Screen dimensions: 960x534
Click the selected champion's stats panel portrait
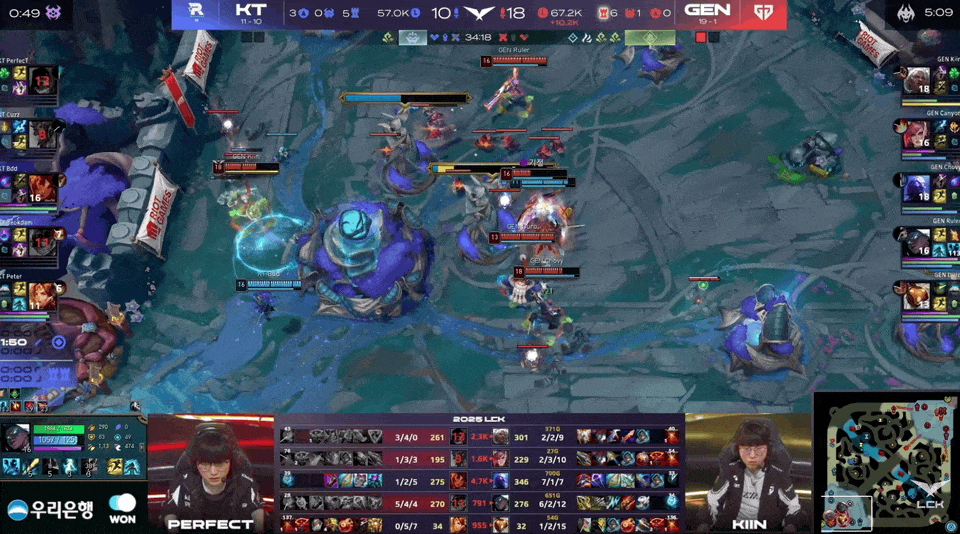point(18,438)
